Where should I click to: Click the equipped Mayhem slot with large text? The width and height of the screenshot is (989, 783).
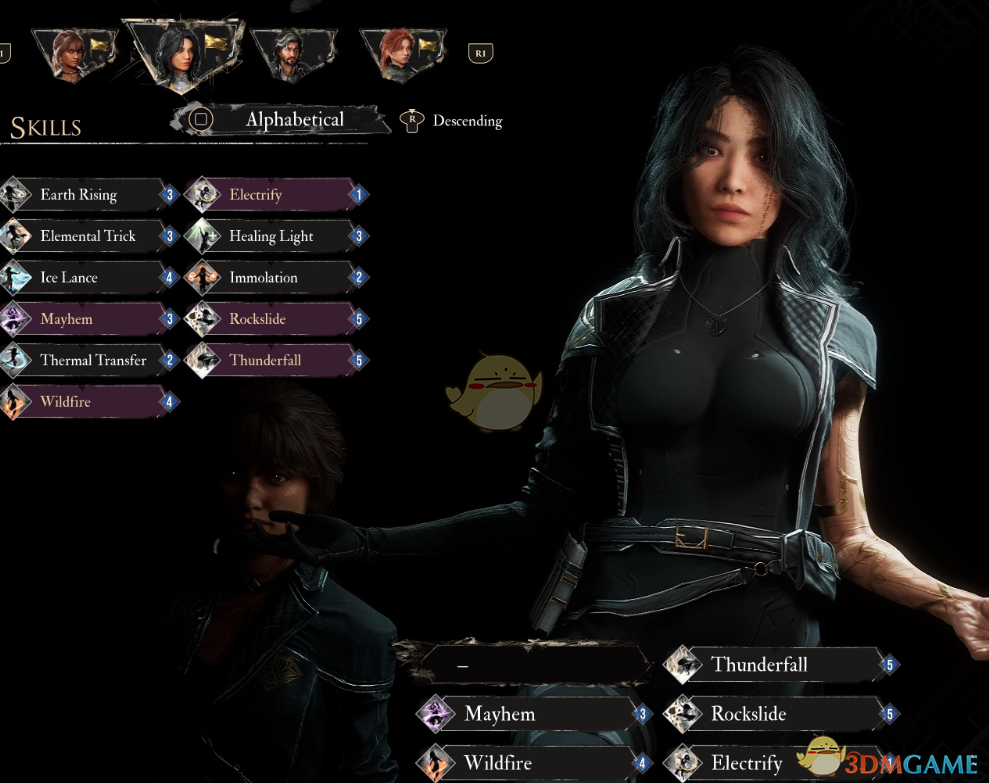coord(530,714)
